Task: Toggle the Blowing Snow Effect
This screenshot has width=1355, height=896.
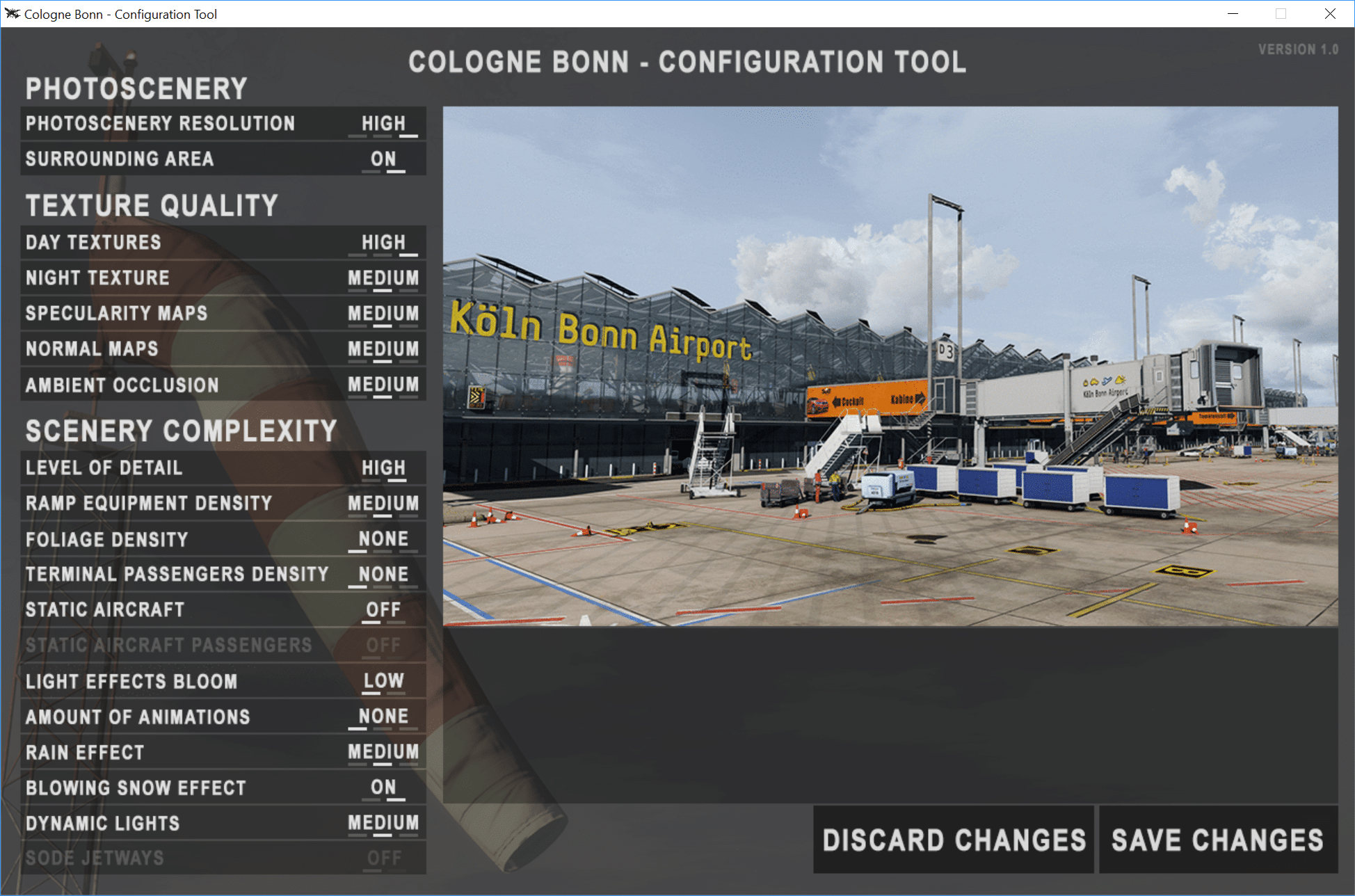Action: (x=383, y=787)
